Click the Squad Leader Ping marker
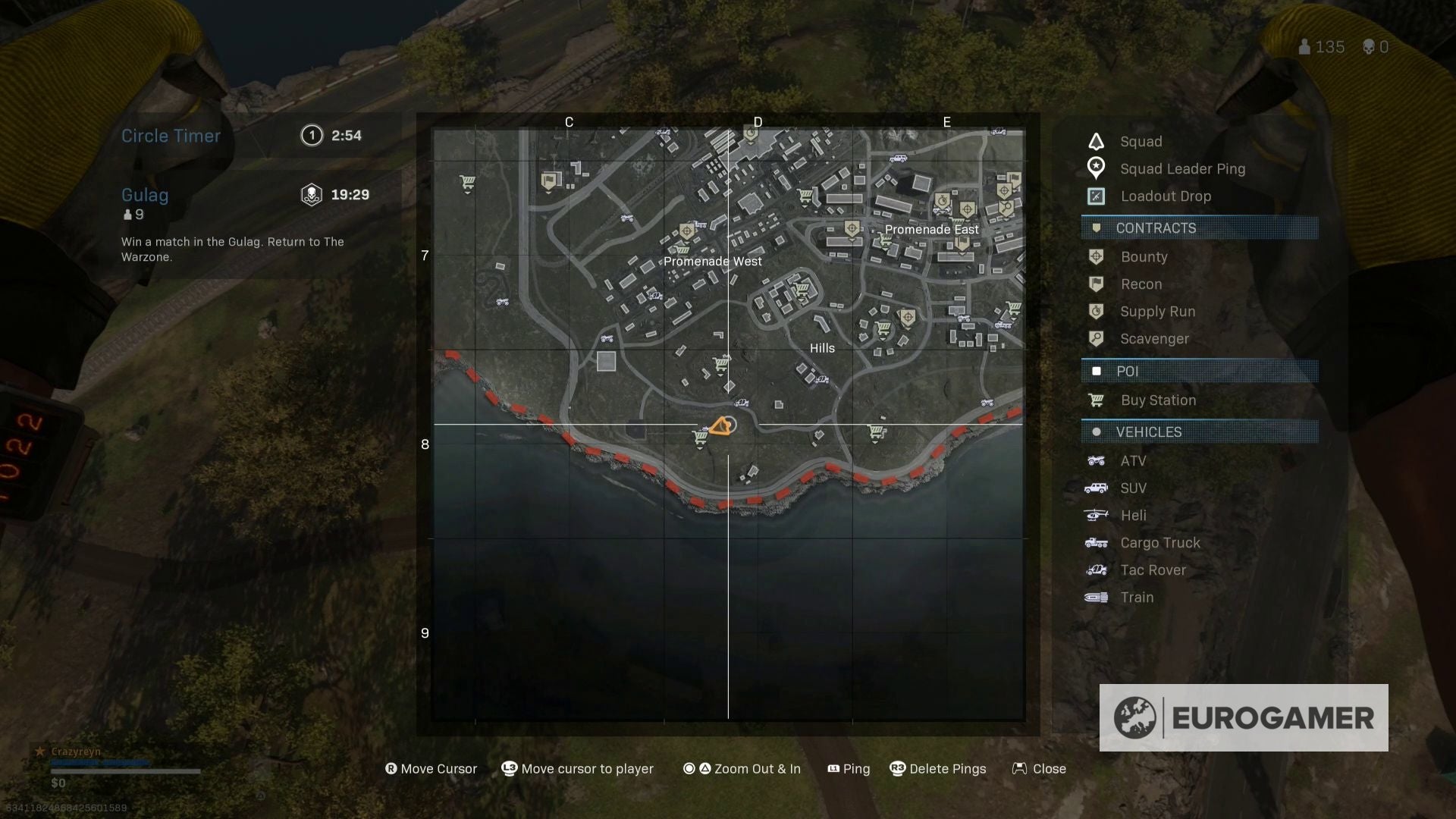The width and height of the screenshot is (1456, 819). tap(1097, 168)
